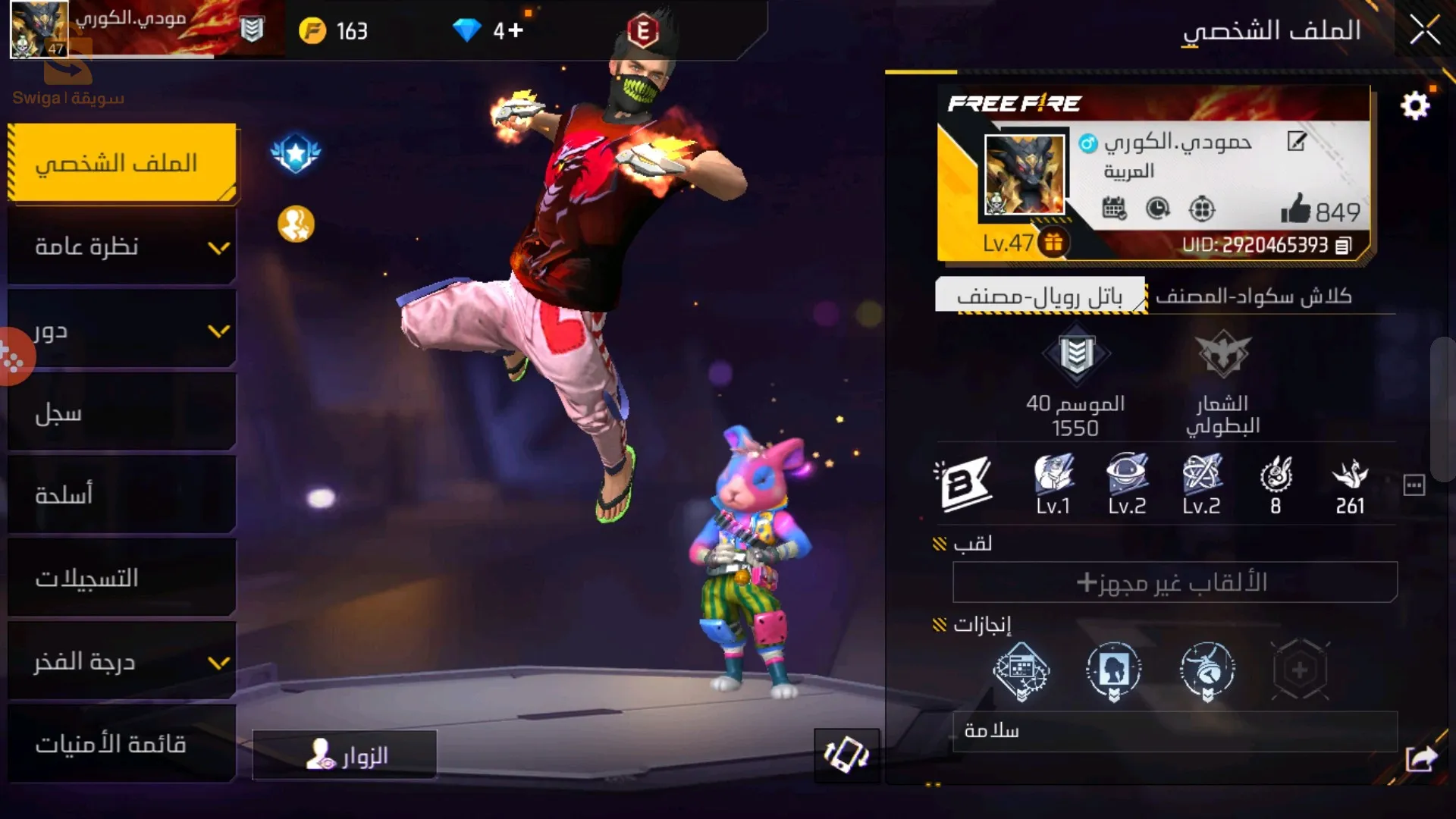The height and width of the screenshot is (819, 1456).
Task: Switch to the باتل رويال-مصنف tab
Action: pos(1040,297)
